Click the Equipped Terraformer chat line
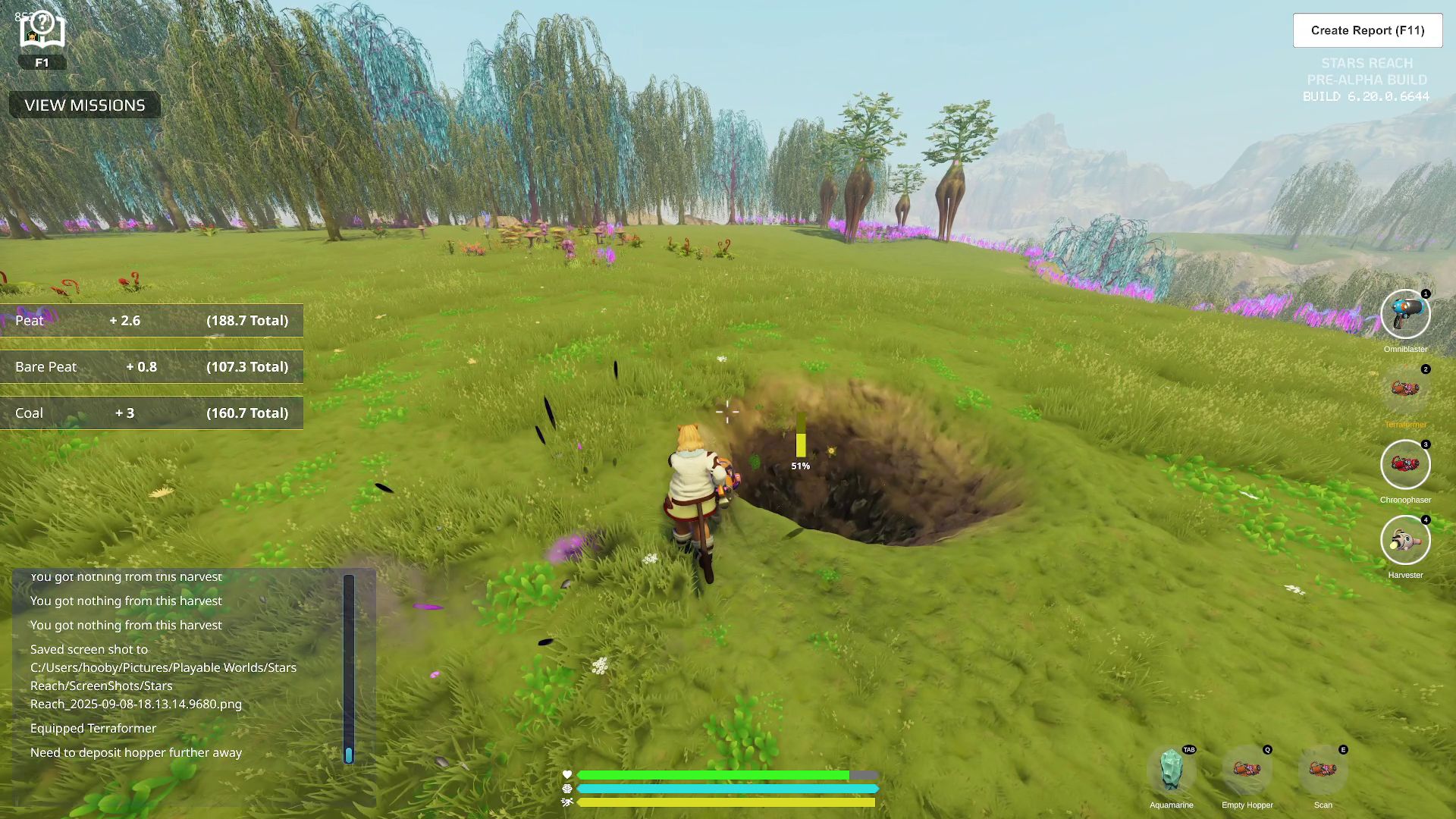 [92, 728]
